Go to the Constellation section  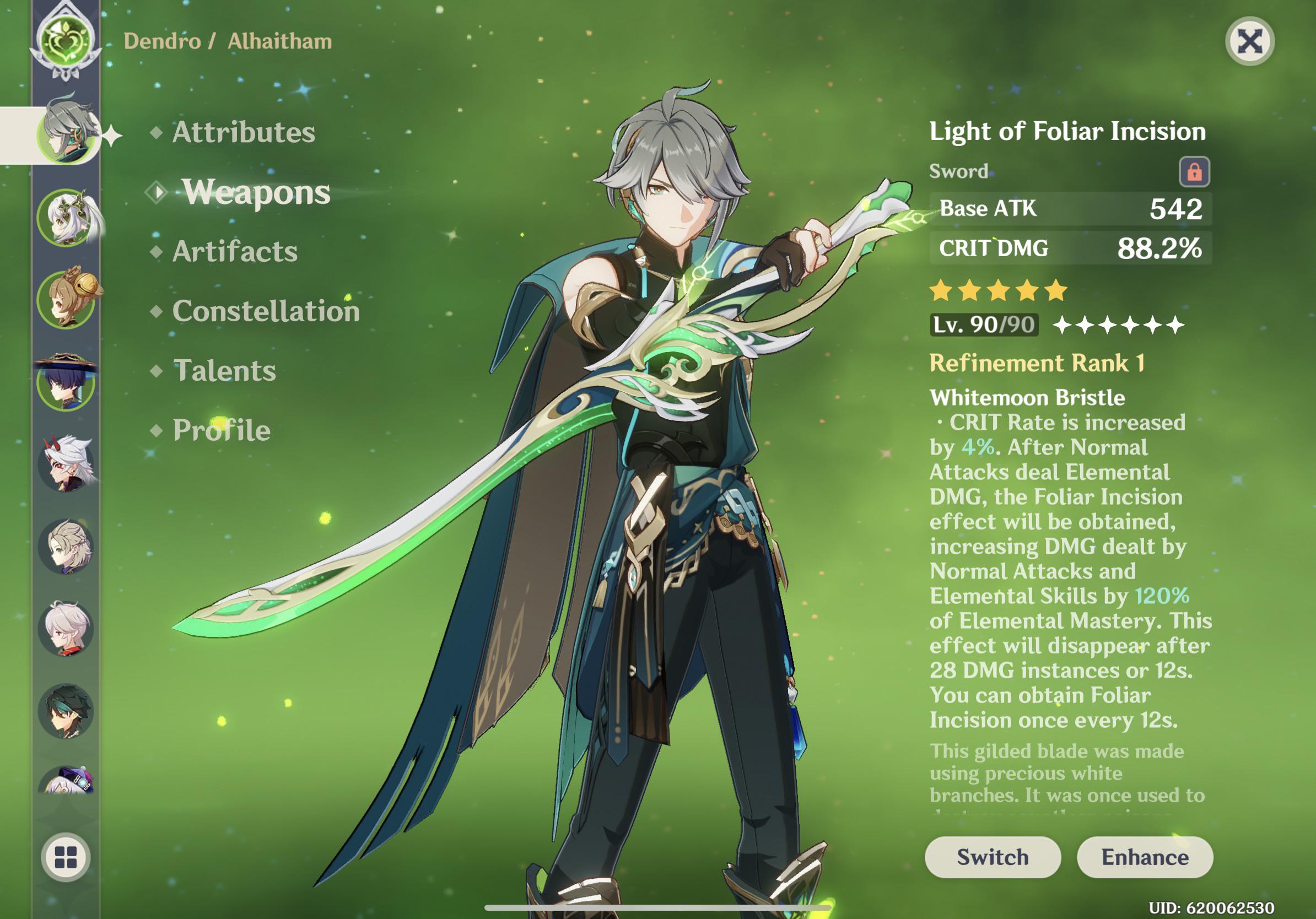[267, 312]
